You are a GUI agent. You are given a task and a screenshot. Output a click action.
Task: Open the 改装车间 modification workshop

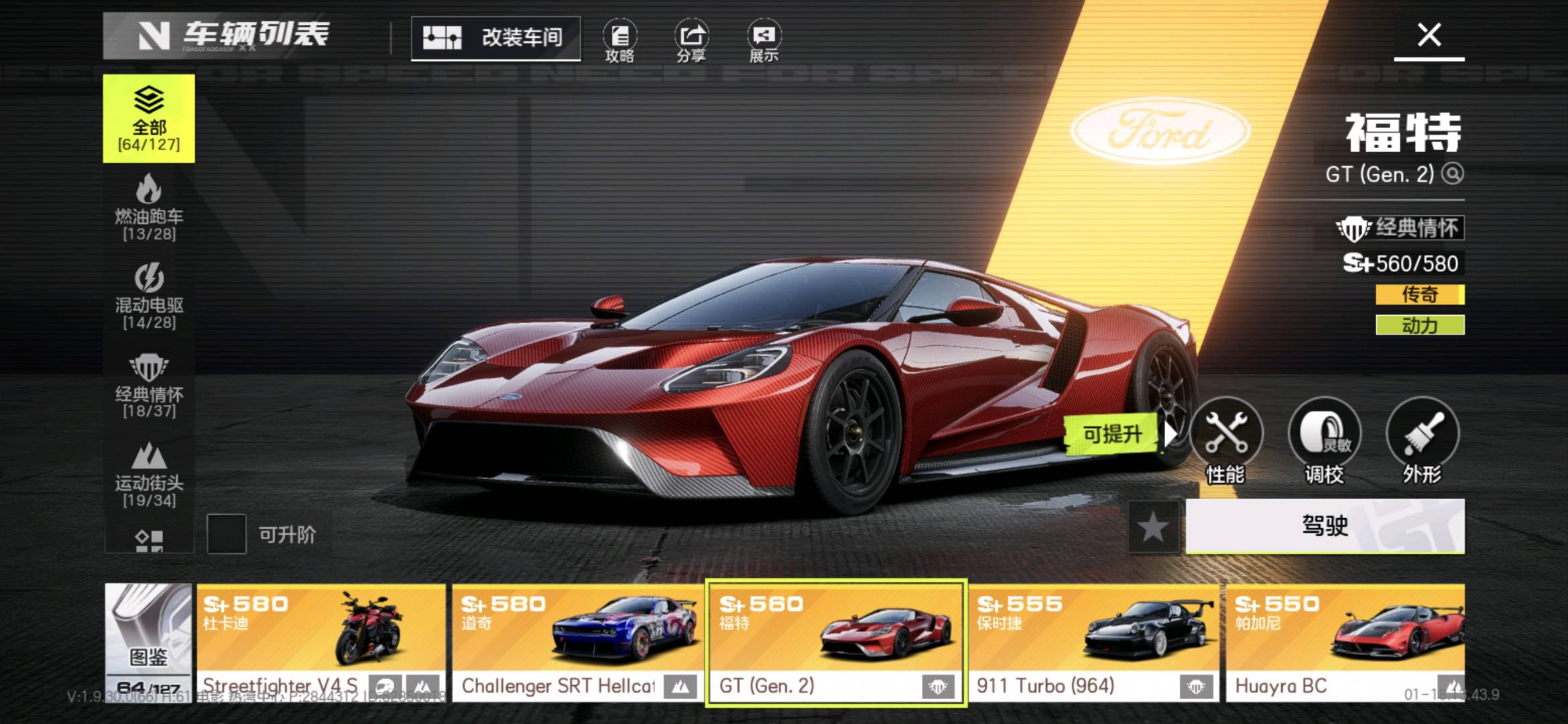495,38
